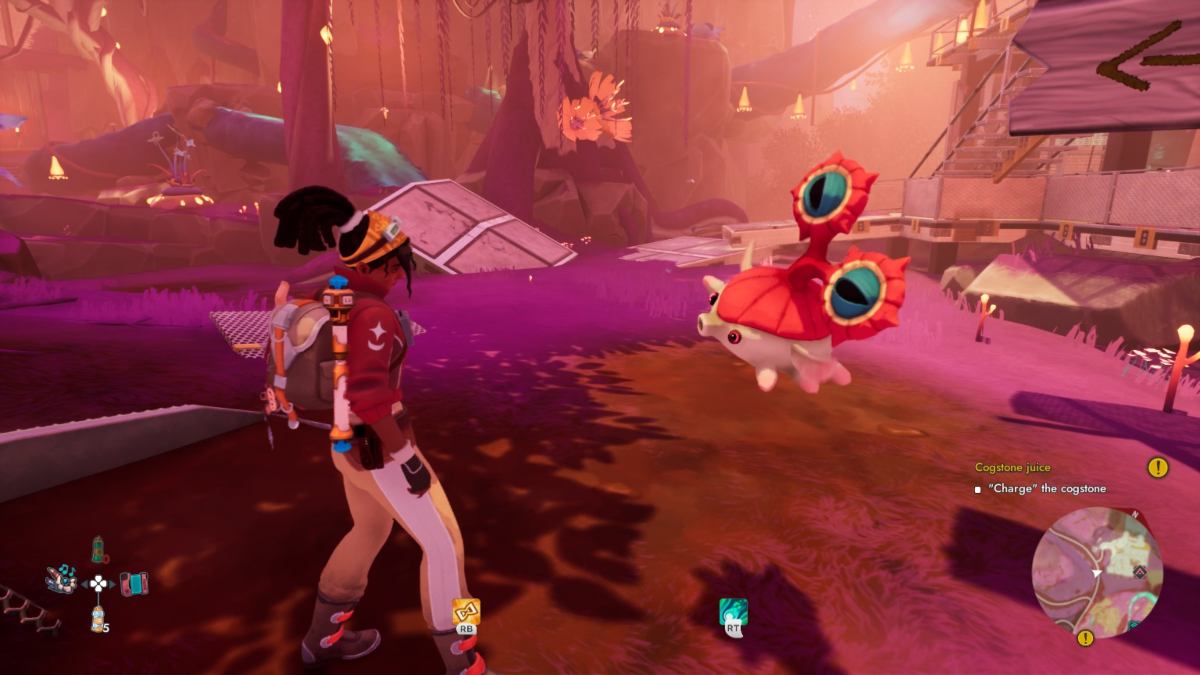Activate the orange bow-tie ability icon
This screenshot has height=675, width=1200.
click(466, 611)
